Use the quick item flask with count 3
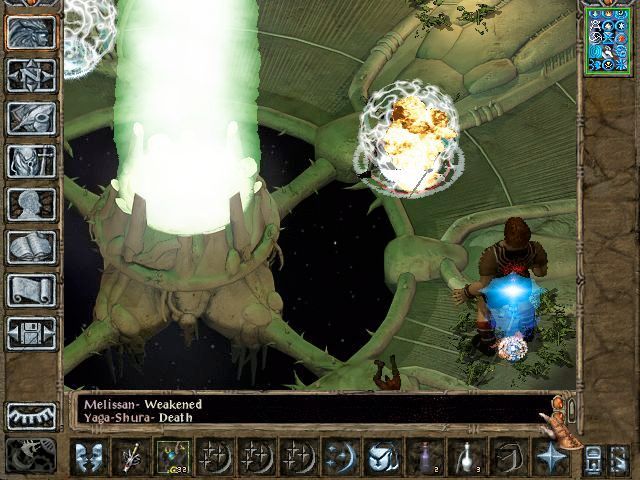 (466, 457)
